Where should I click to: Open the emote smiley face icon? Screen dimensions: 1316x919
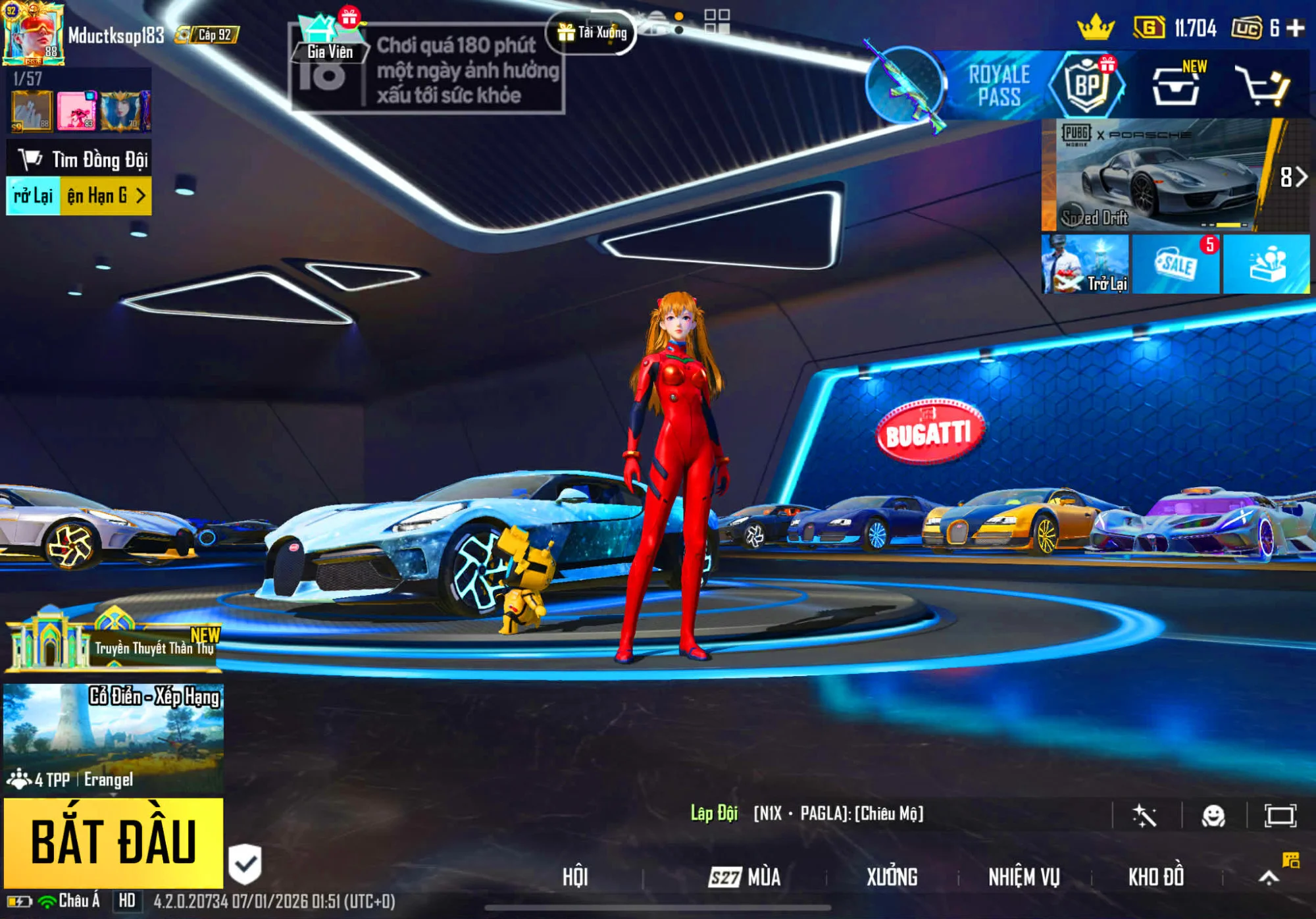(1213, 816)
